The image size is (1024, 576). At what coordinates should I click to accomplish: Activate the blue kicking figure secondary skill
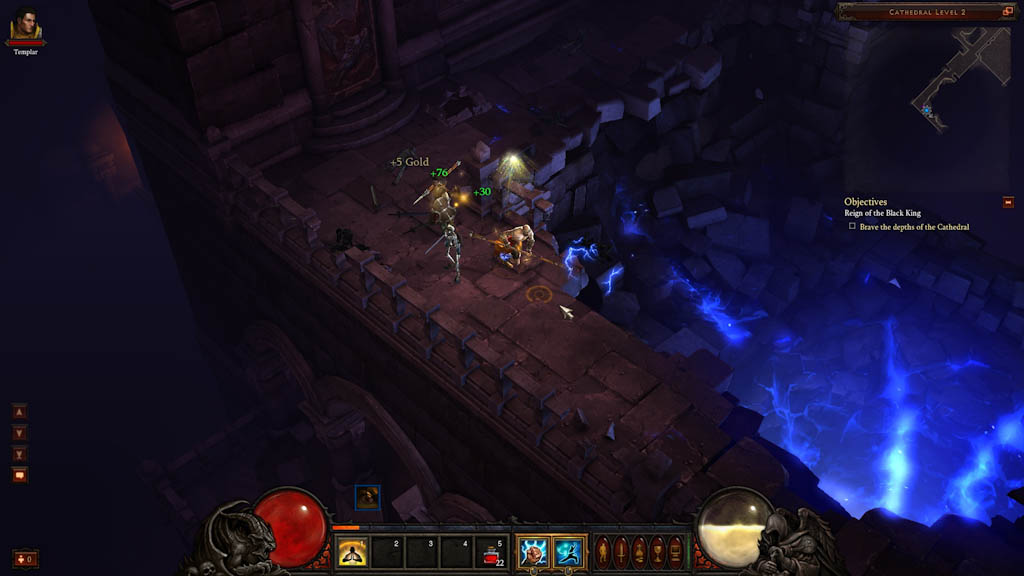pyautogui.click(x=569, y=552)
